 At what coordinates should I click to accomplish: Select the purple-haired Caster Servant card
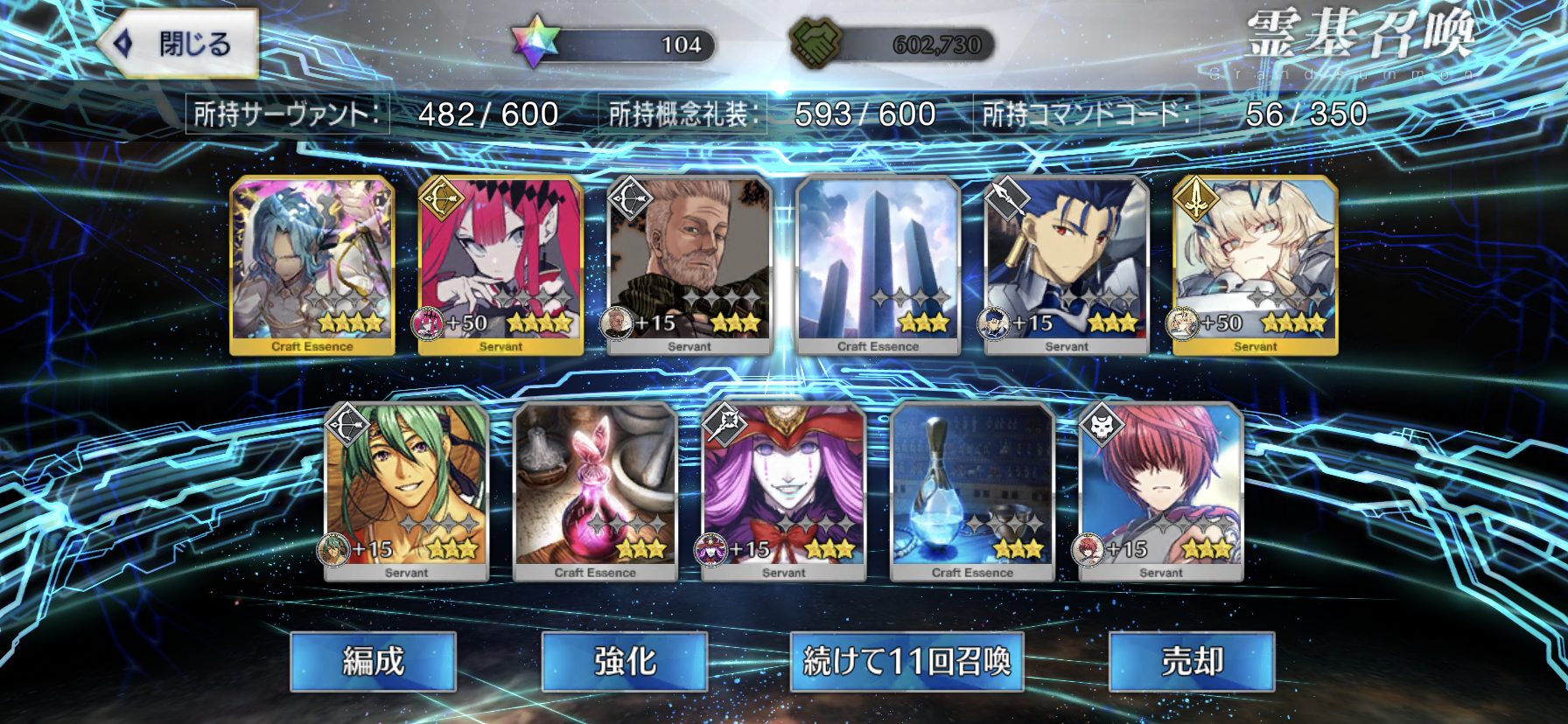click(x=784, y=491)
